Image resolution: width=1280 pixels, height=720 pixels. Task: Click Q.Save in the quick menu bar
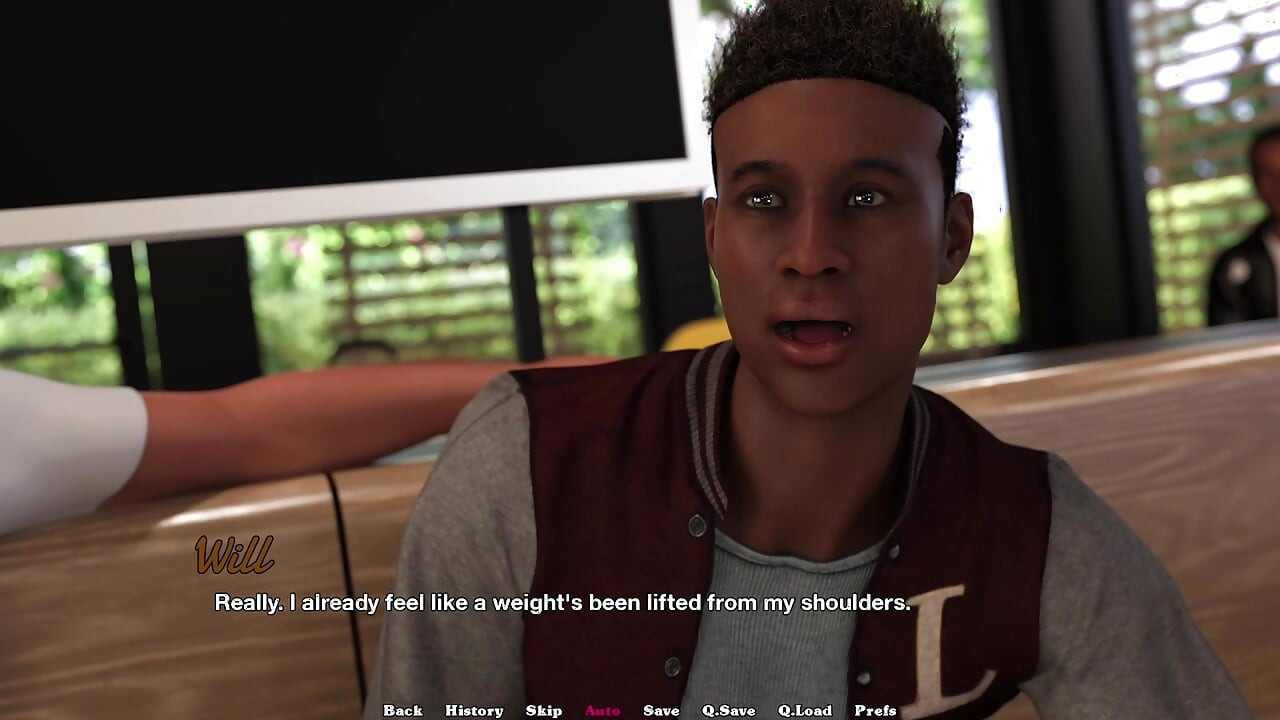[x=730, y=710]
